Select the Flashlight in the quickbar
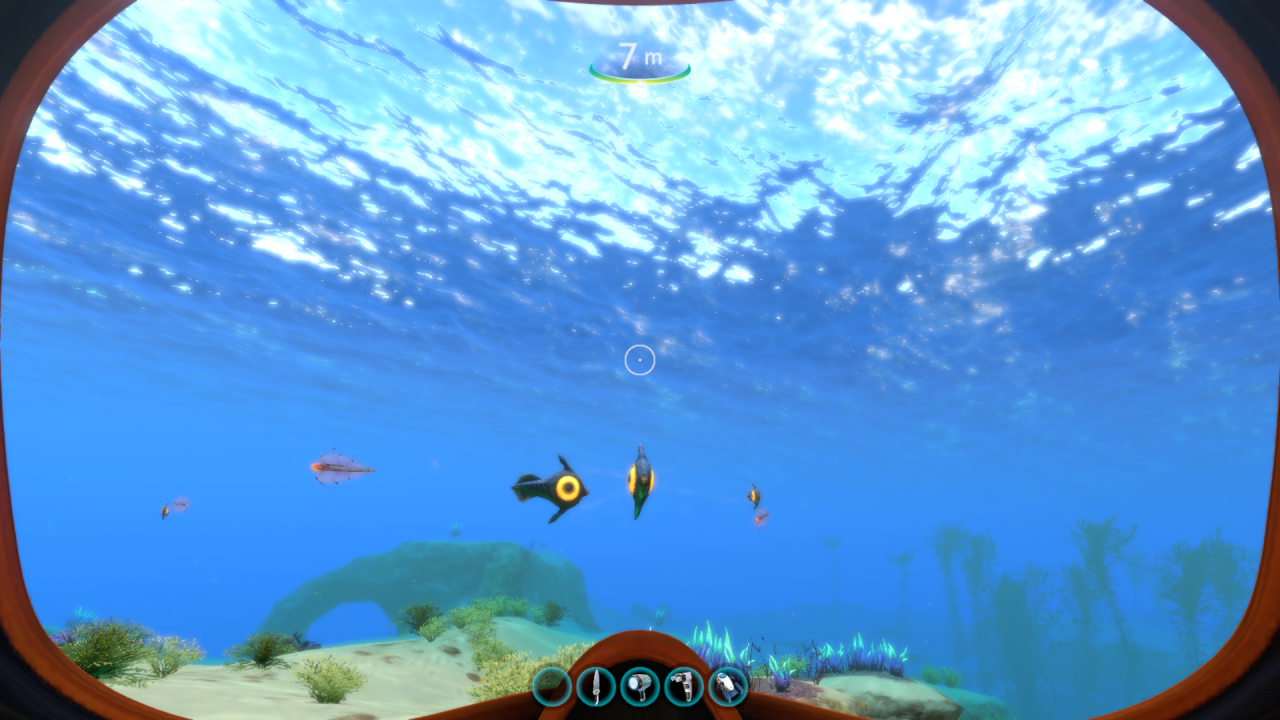The width and height of the screenshot is (1280, 720). point(640,687)
